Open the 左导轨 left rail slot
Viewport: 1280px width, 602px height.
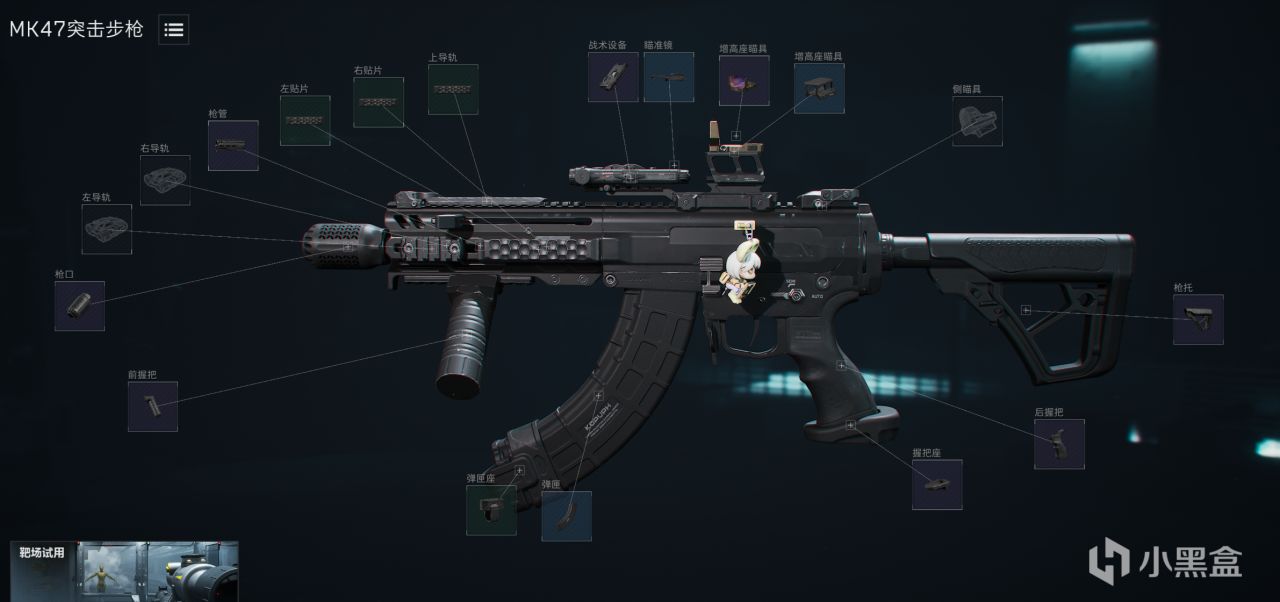[x=107, y=229]
